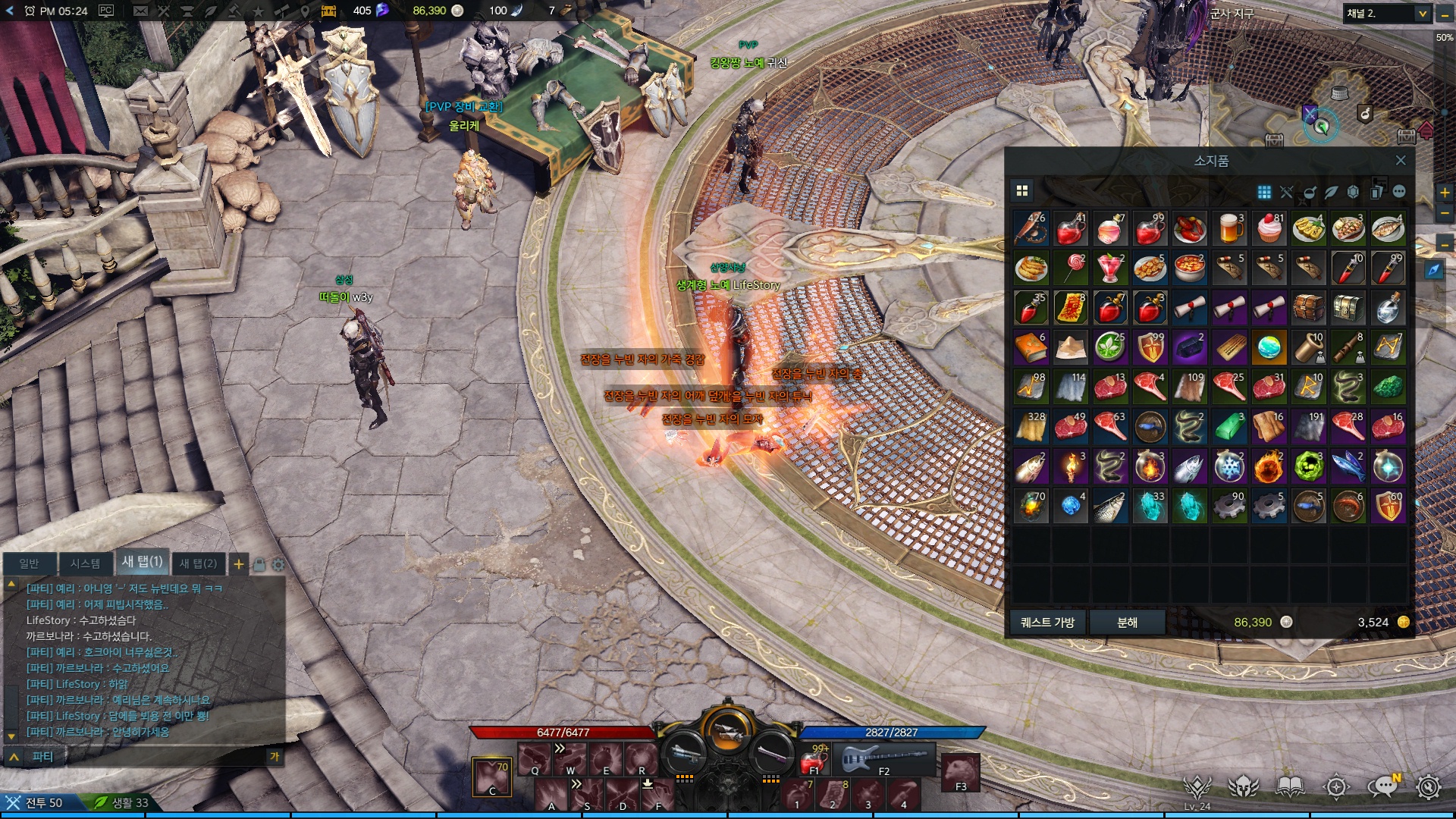The image size is (1456, 819).
Task: Switch to the 시스템 chat tab
Action: (x=85, y=563)
